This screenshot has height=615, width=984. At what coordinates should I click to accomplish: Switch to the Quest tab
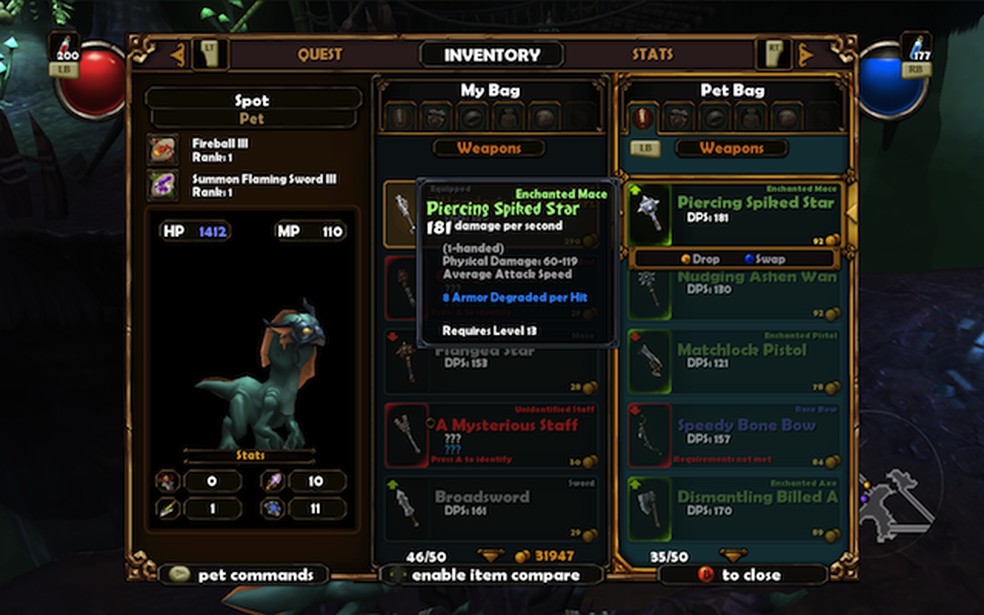point(319,55)
